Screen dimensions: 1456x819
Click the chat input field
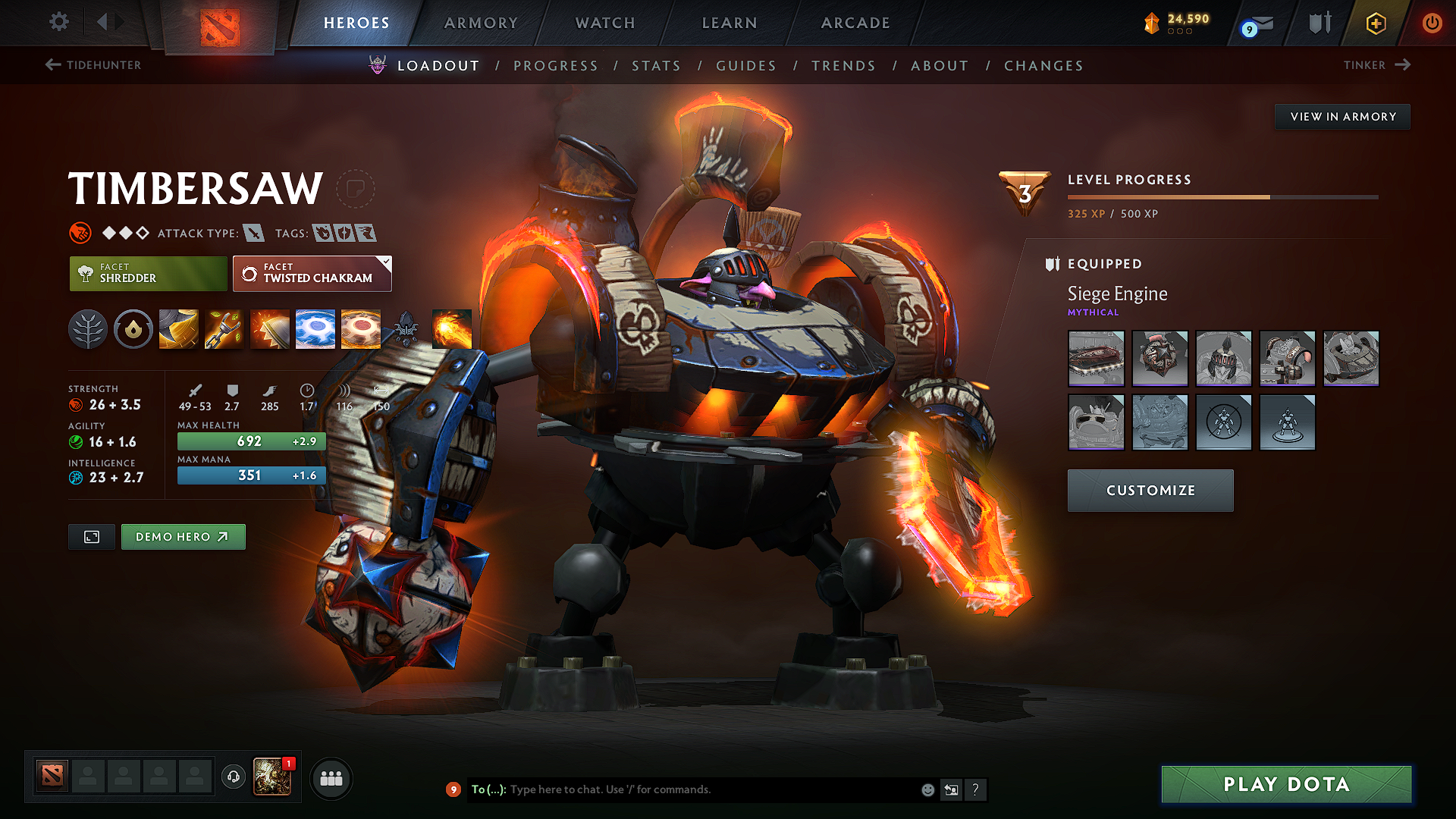click(x=705, y=789)
